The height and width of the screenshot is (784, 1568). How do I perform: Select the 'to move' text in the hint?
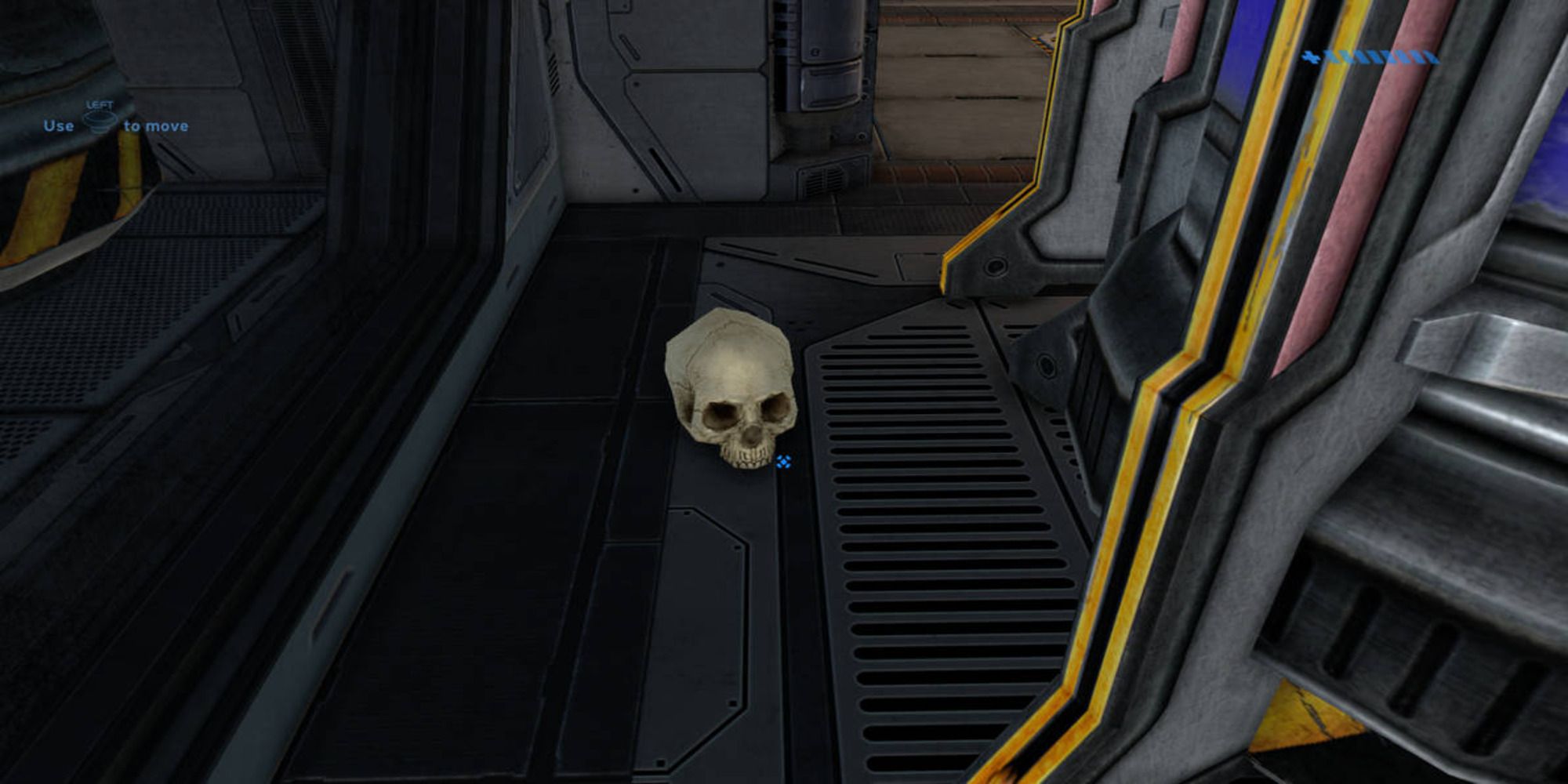tap(155, 125)
